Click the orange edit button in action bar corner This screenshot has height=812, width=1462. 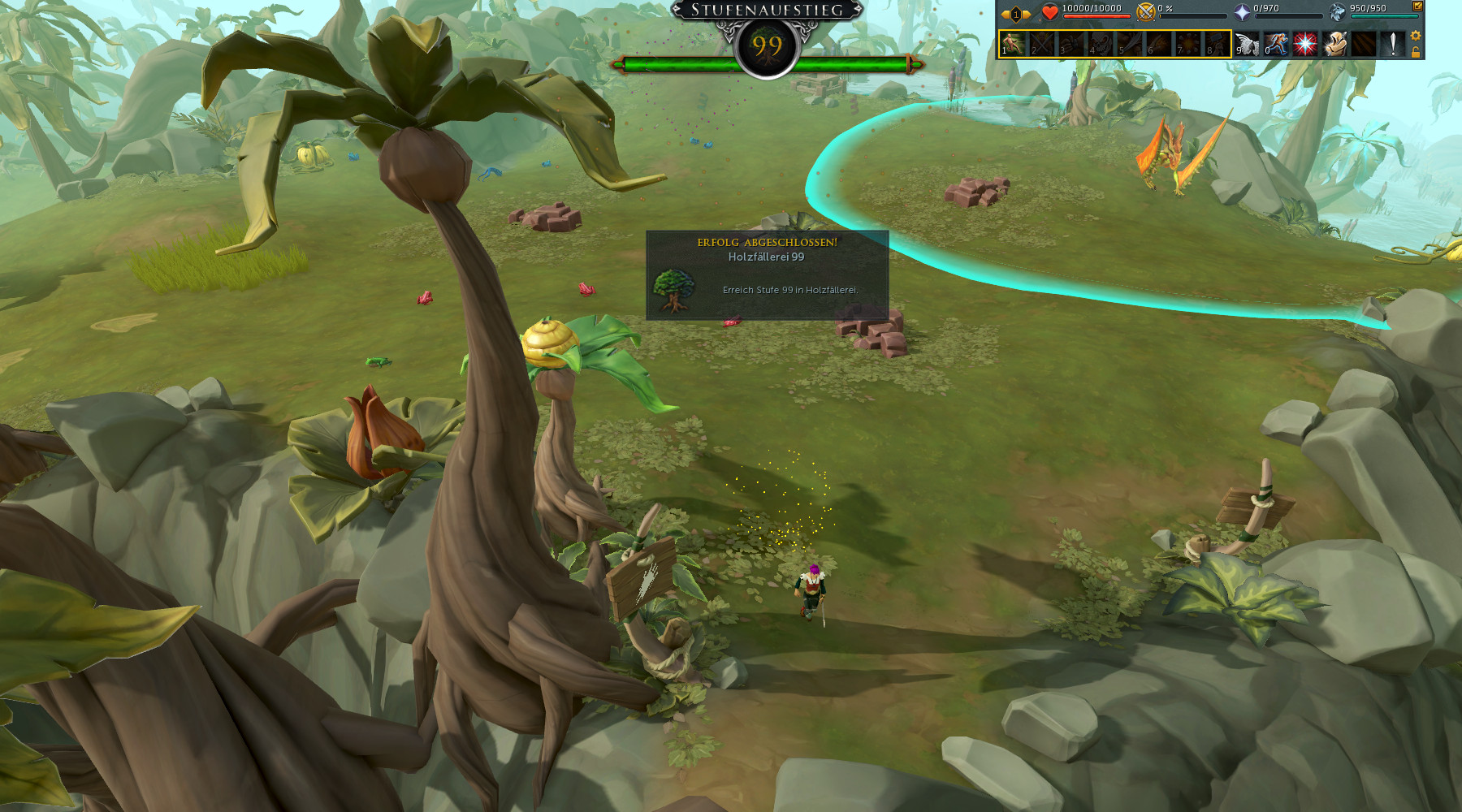pos(1417,6)
